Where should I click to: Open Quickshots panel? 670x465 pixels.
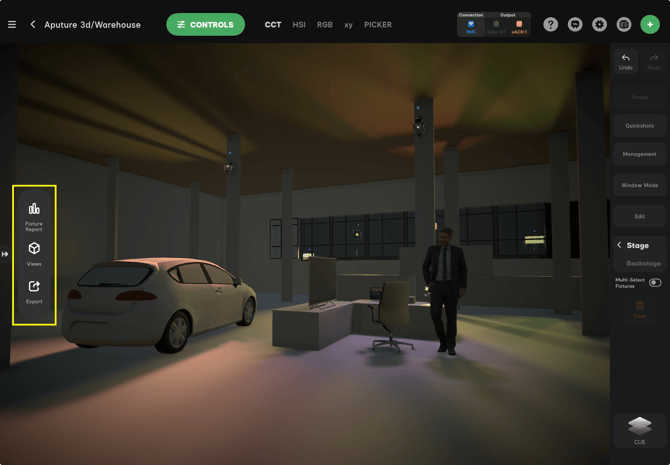640,126
